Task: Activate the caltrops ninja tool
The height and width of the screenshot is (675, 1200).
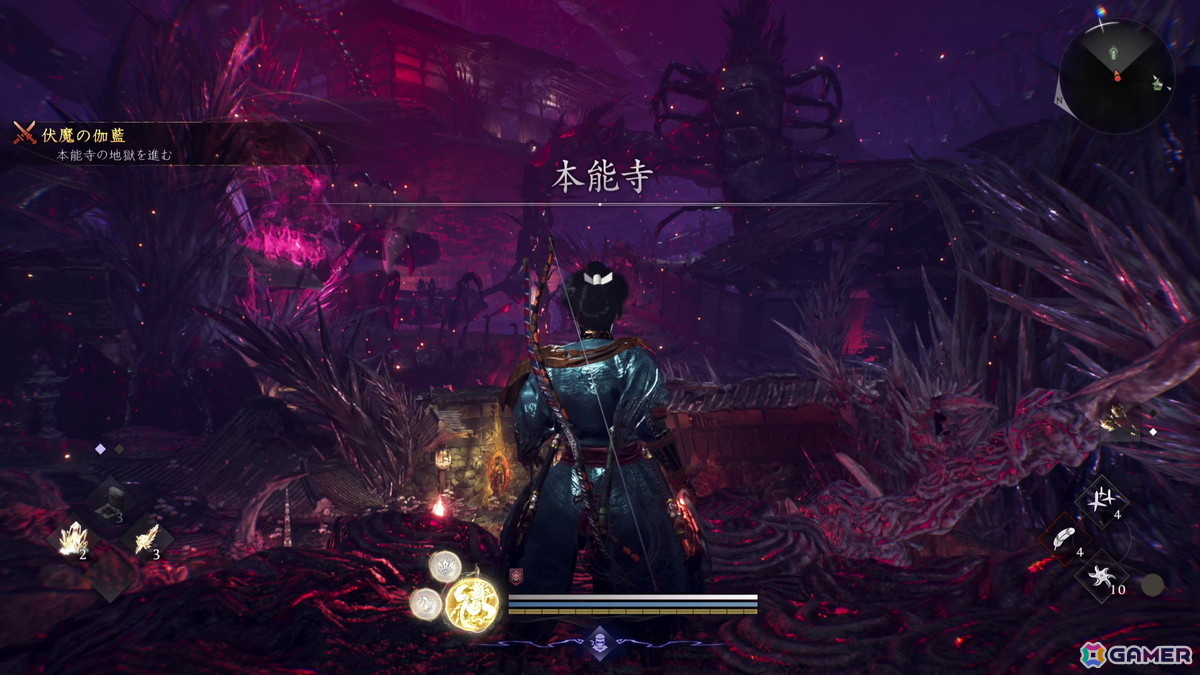Action: pos(1103,500)
